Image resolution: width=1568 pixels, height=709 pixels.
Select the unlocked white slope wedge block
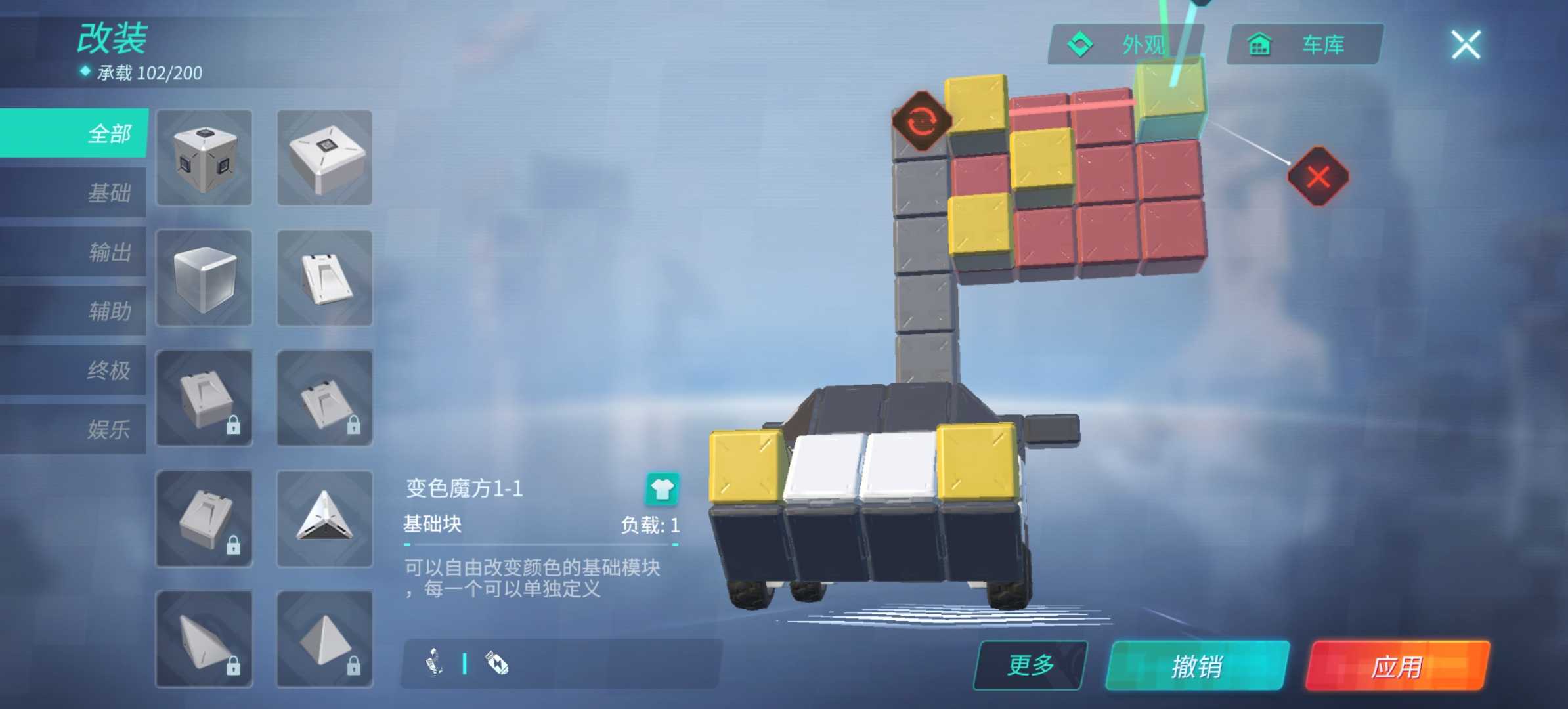click(x=324, y=278)
